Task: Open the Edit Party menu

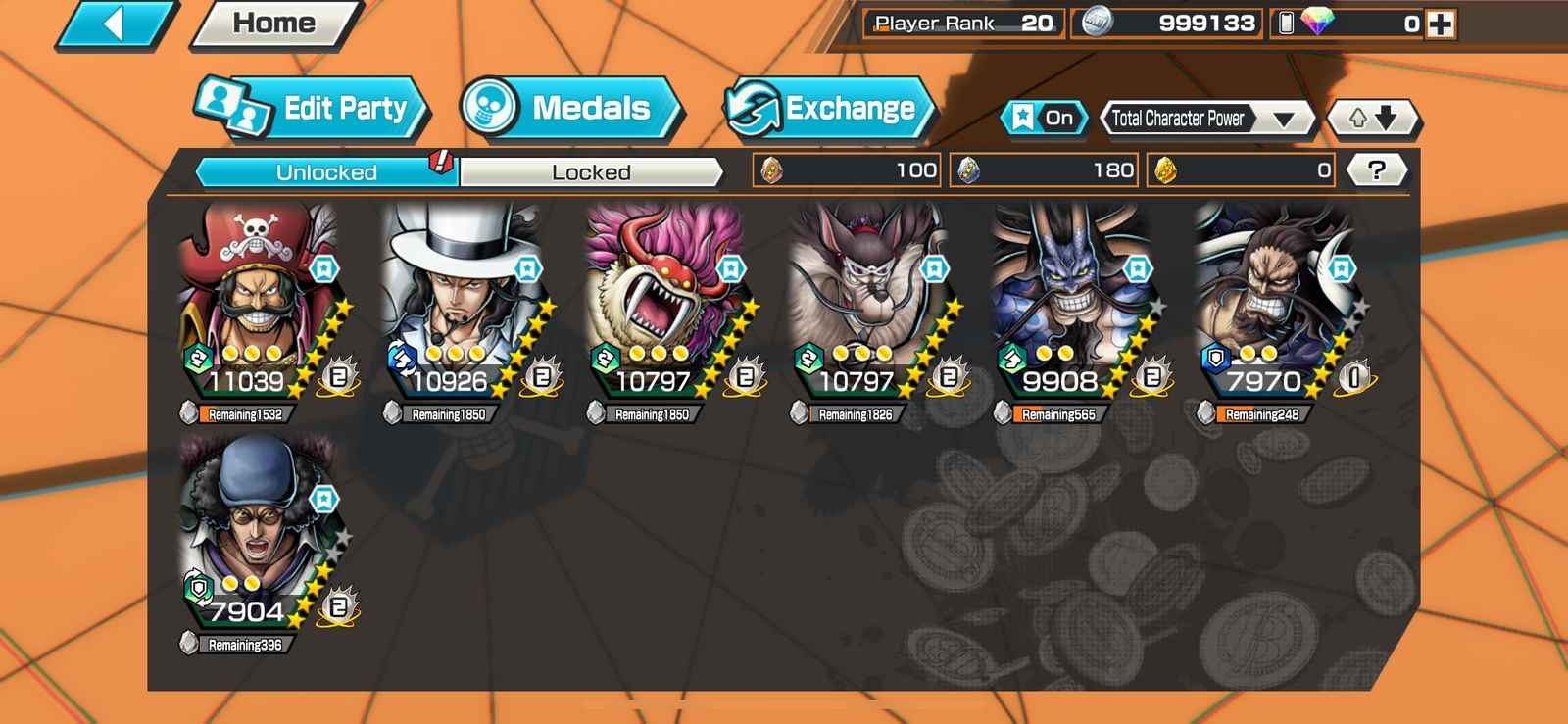Action: (314, 108)
